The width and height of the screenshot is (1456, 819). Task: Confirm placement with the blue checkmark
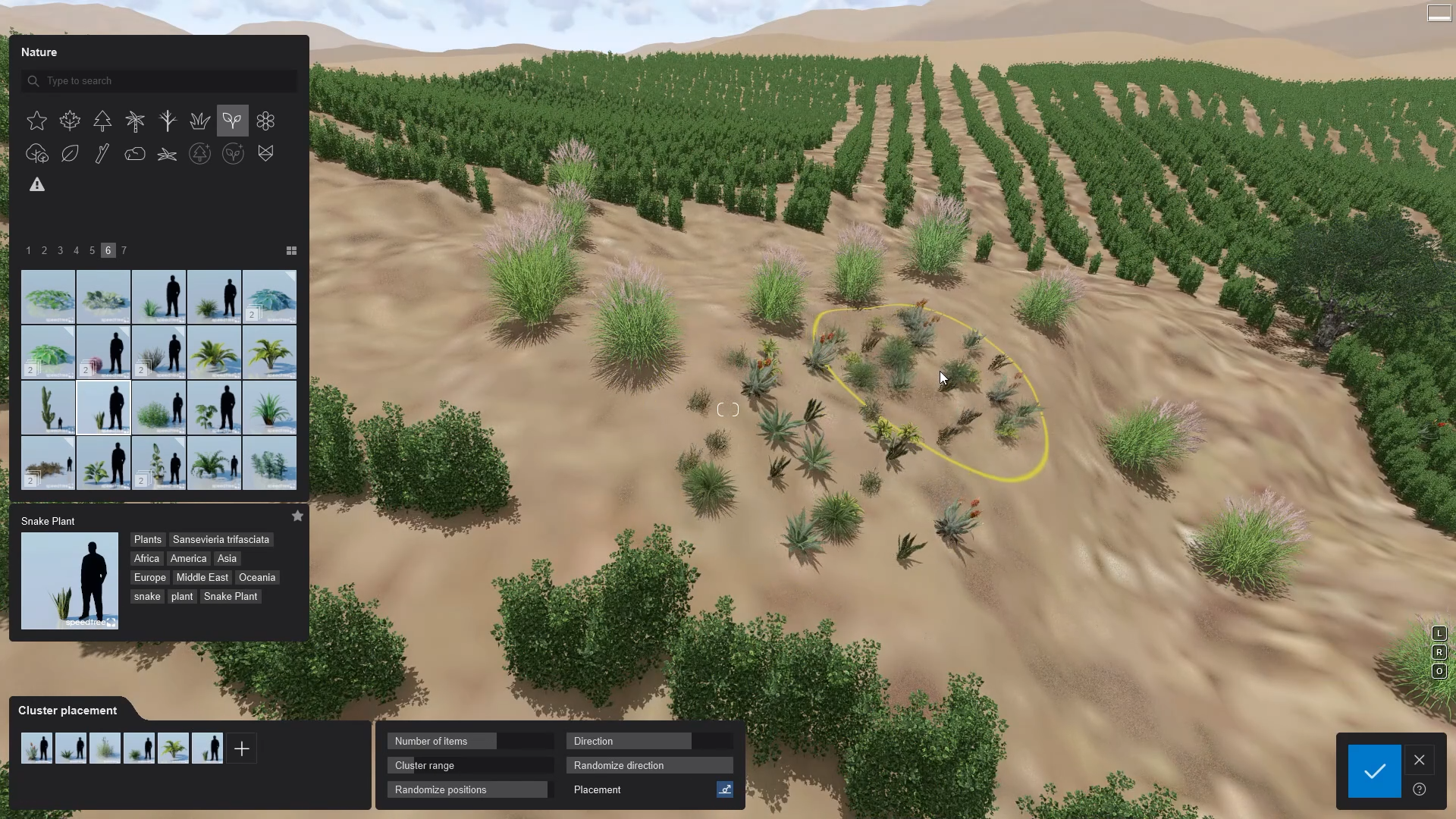(x=1374, y=771)
